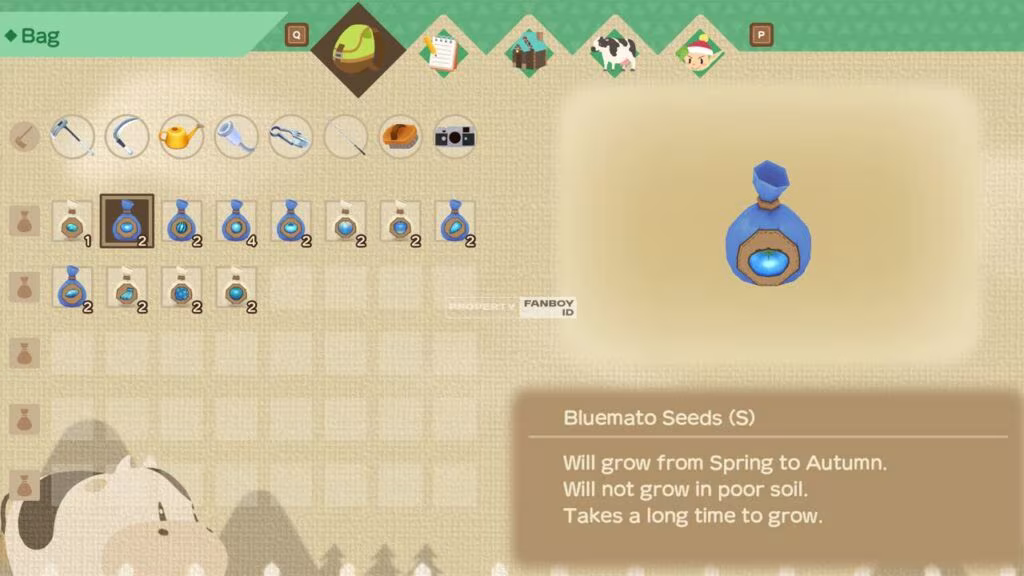Select the seed bag with quantity 4
Screen dimensions: 1024x576
(236, 221)
